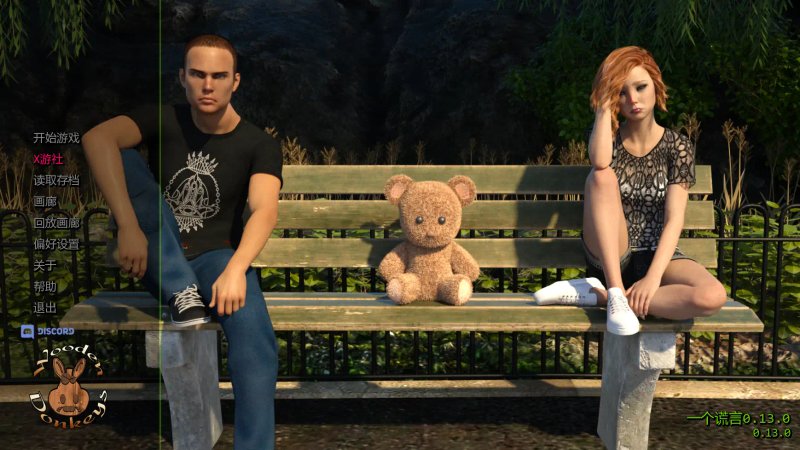Open the pink X游社 link
Viewport: 800px width, 450px height.
click(x=48, y=159)
